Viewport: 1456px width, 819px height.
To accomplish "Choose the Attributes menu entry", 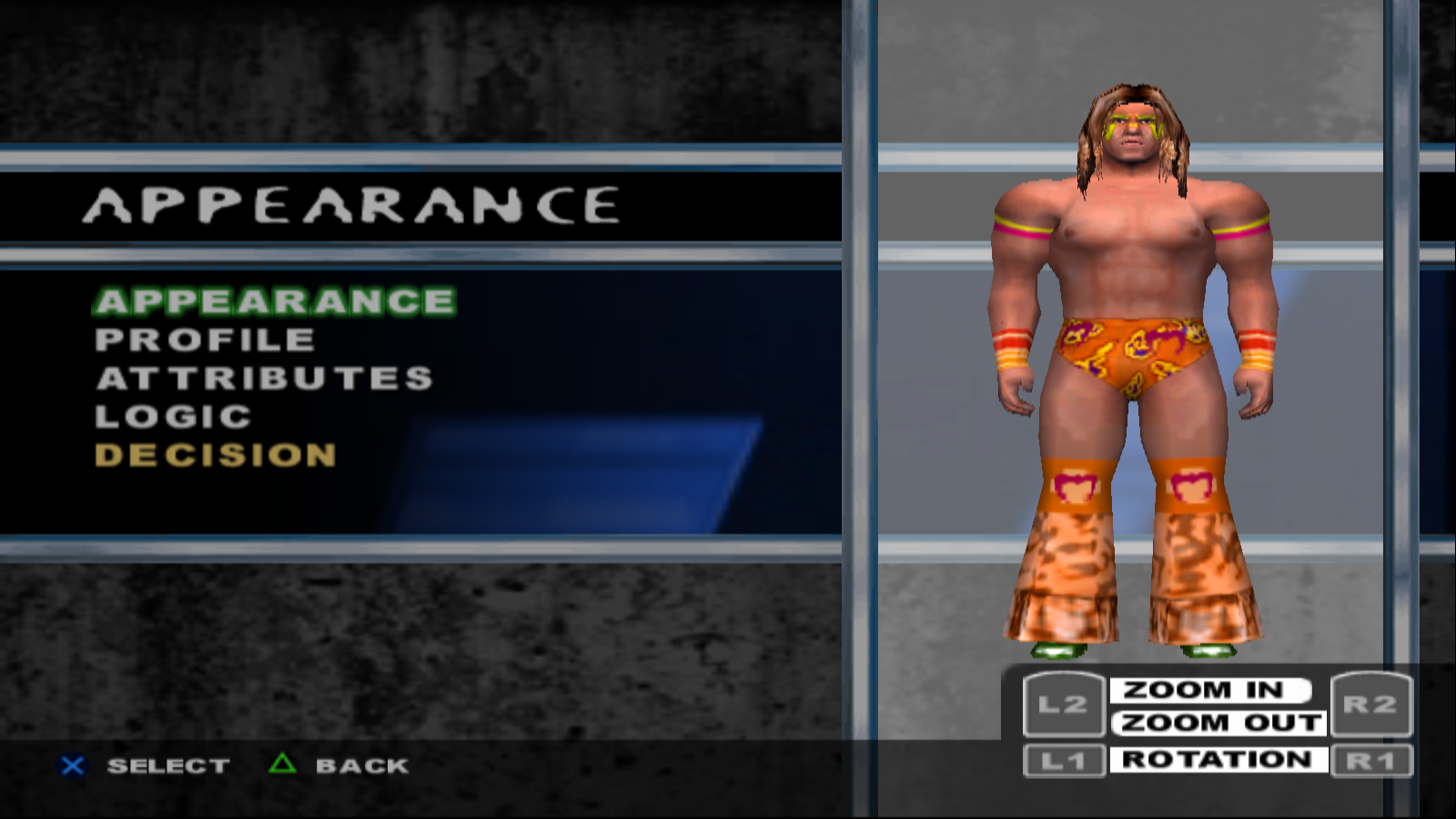I will (x=265, y=379).
